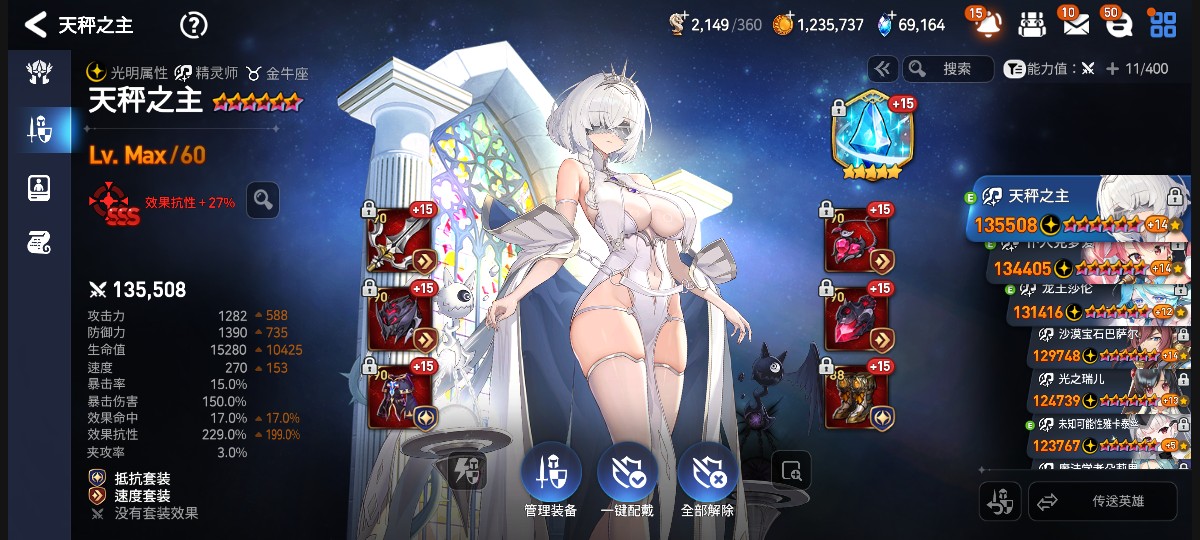
Task: Open the magnifier next to effect resistance
Action: click(x=263, y=200)
